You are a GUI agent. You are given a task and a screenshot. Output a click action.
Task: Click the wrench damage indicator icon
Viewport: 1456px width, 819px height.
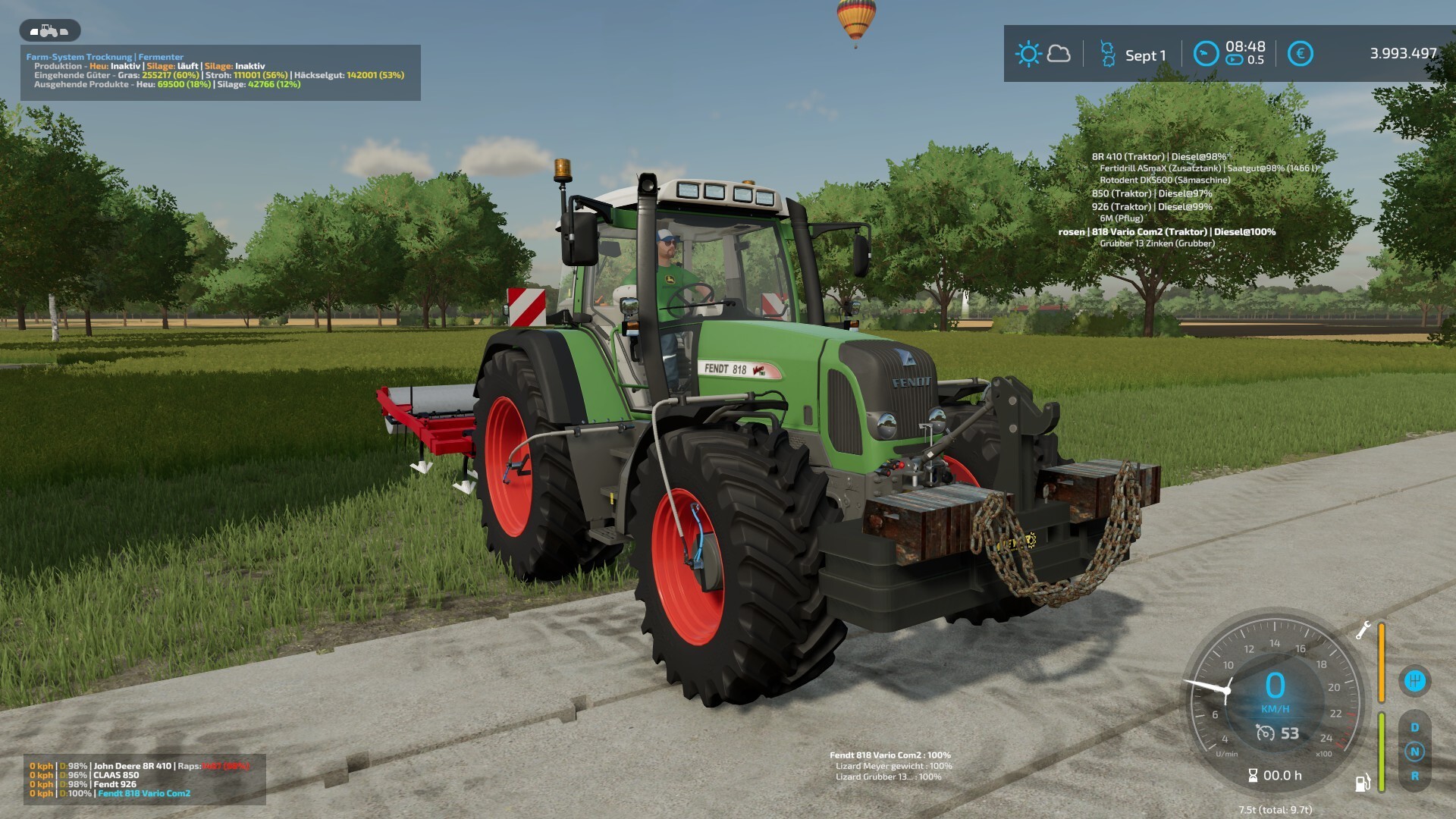(1363, 630)
